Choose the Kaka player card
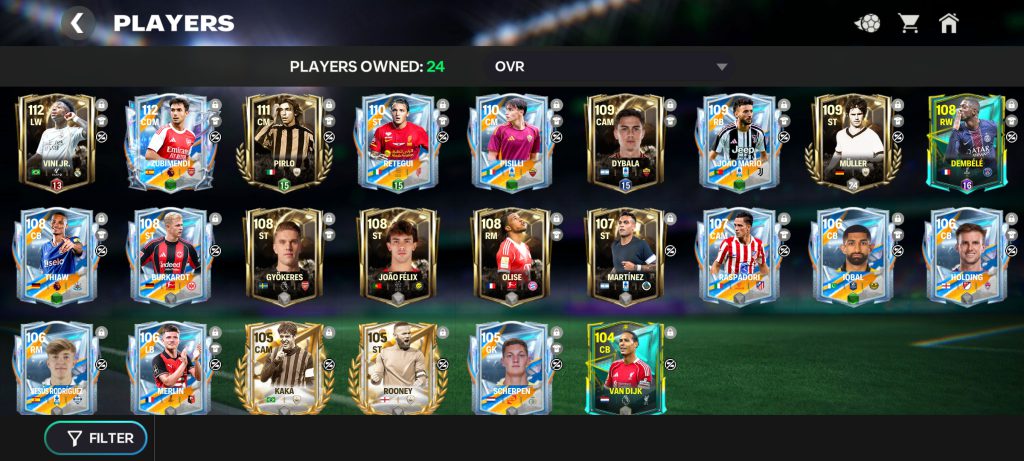 282,368
